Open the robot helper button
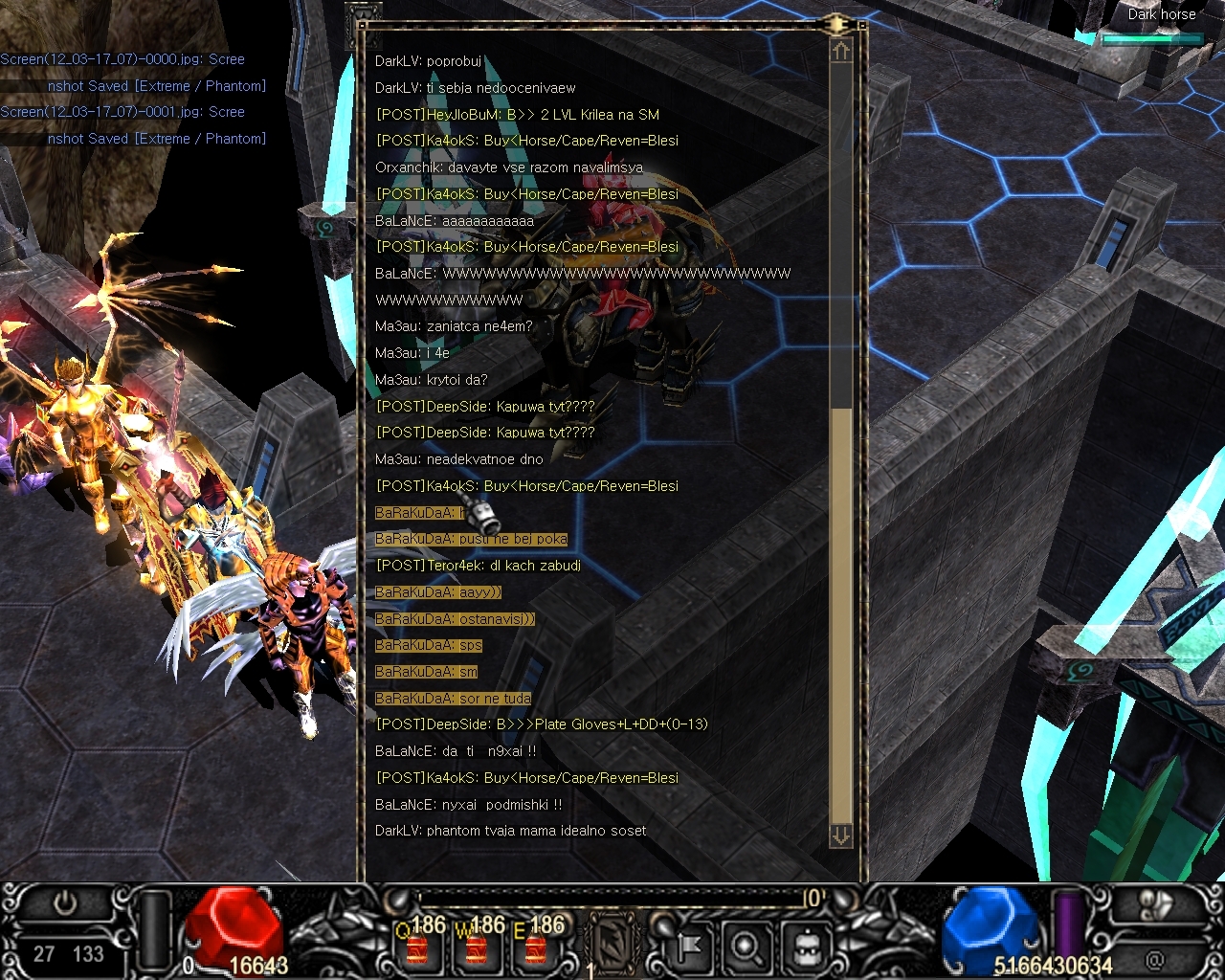Viewport: 1225px width, 980px height. tap(805, 947)
